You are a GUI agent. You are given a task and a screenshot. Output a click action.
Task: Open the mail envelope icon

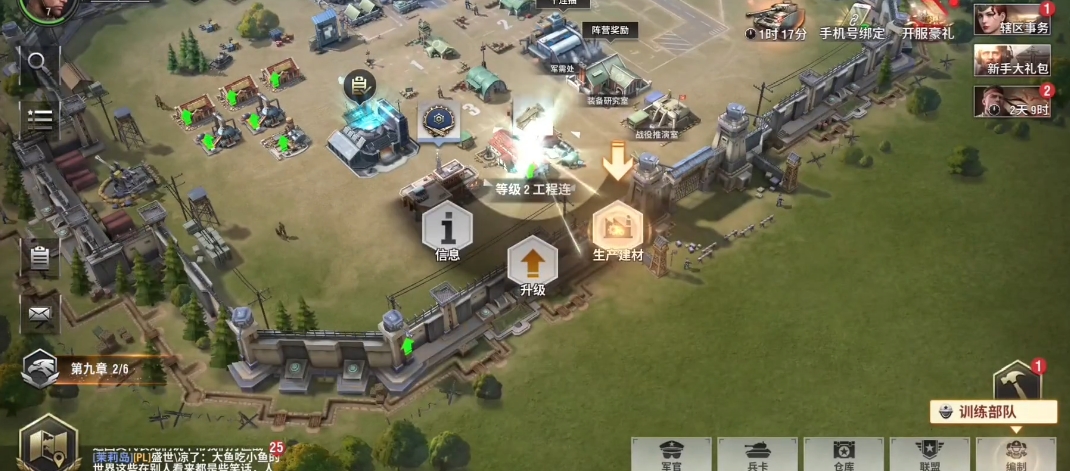39,313
